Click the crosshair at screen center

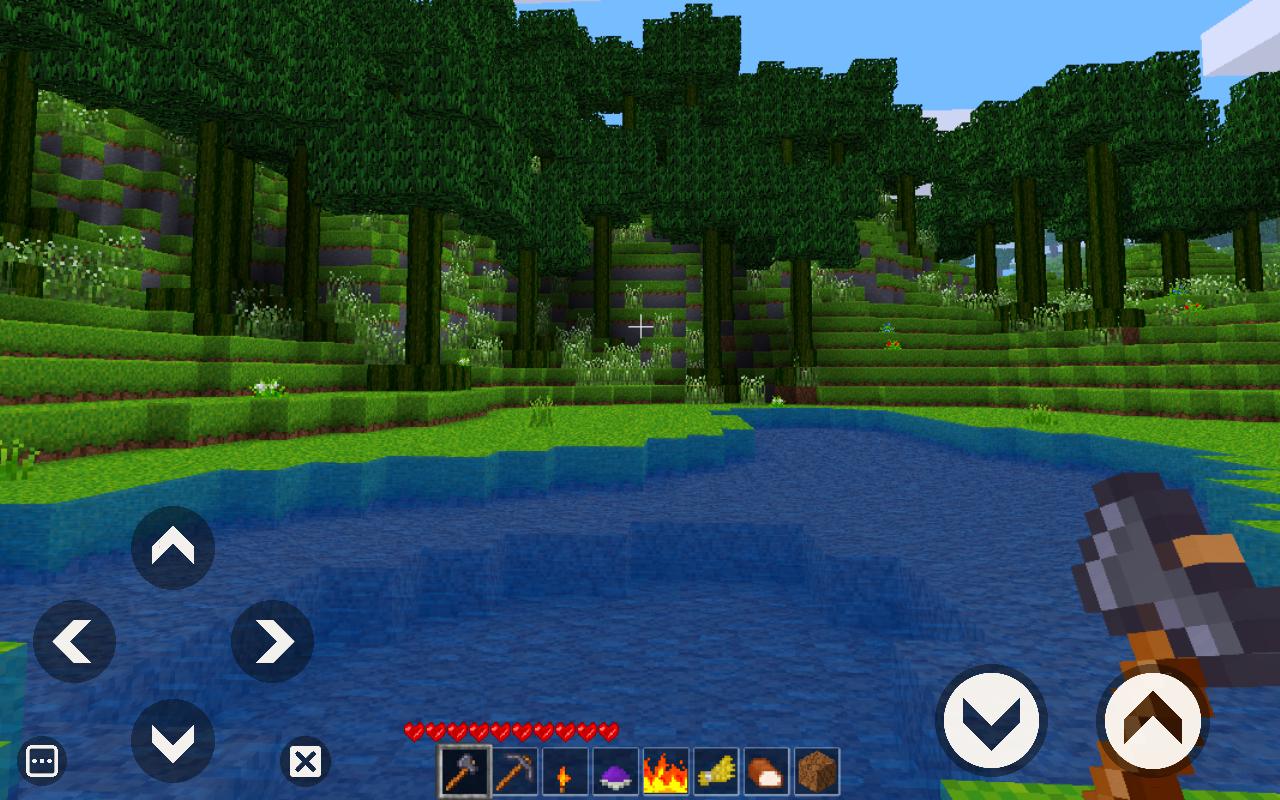640,327
